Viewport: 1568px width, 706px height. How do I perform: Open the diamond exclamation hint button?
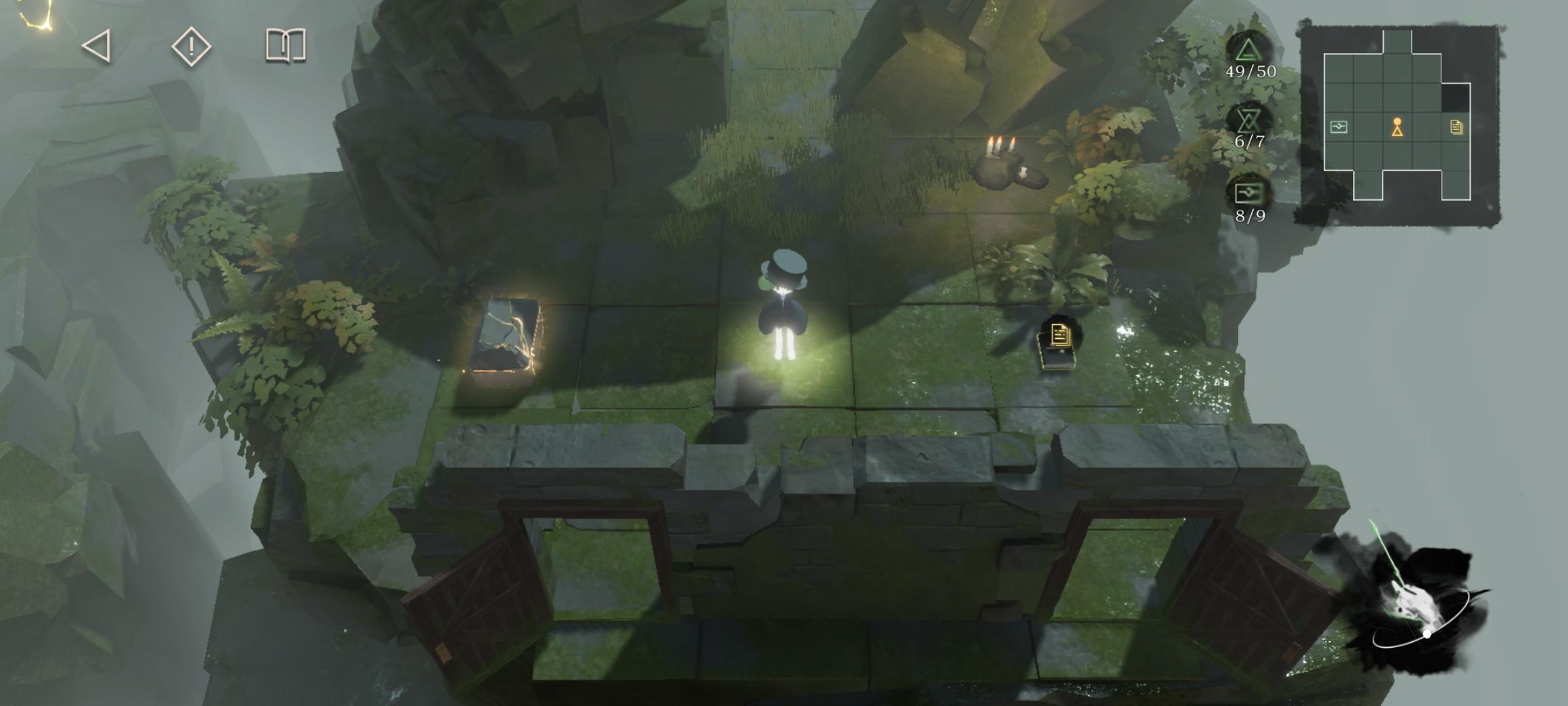191,46
